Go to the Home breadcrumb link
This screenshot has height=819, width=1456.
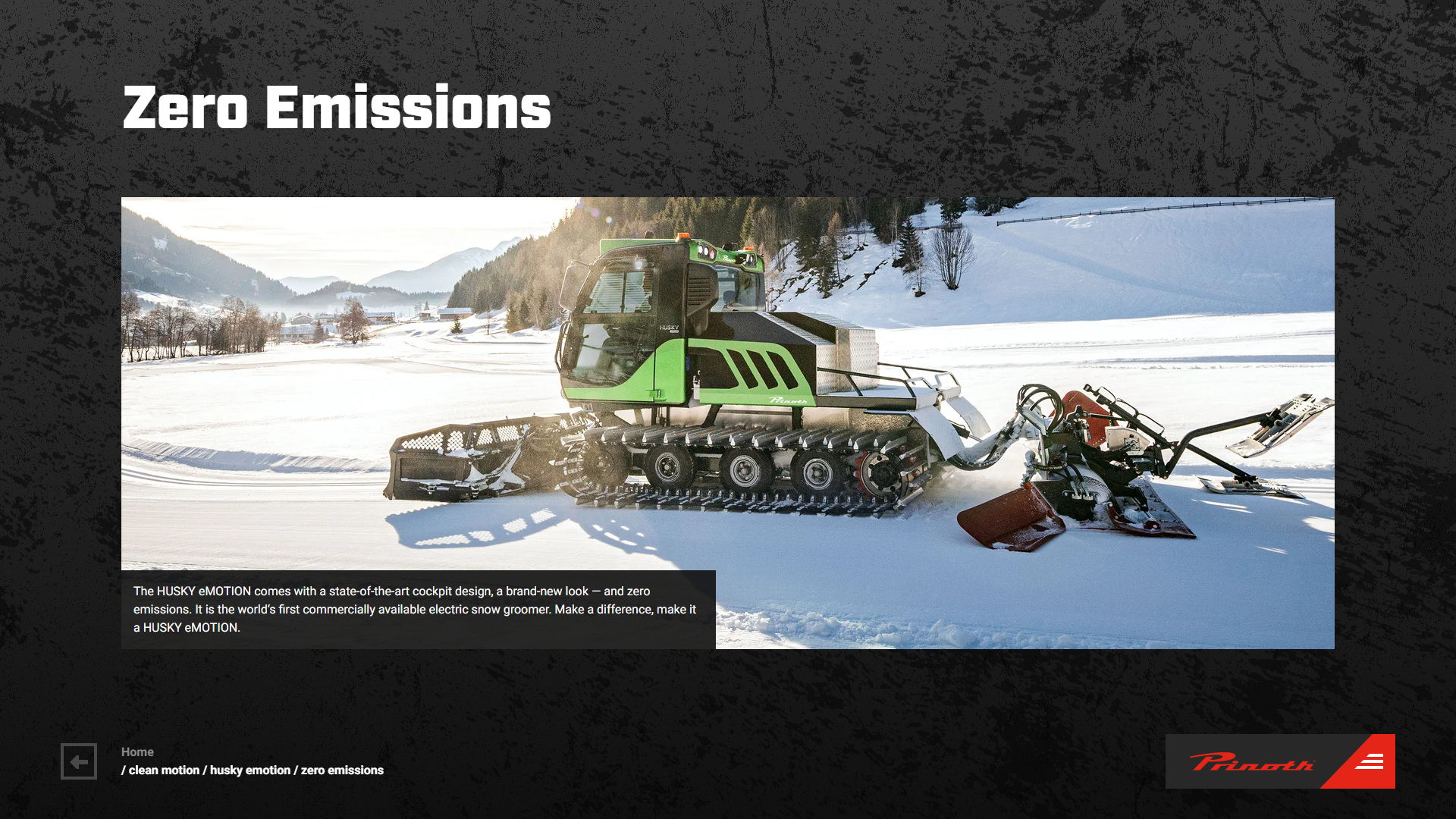pos(137,752)
